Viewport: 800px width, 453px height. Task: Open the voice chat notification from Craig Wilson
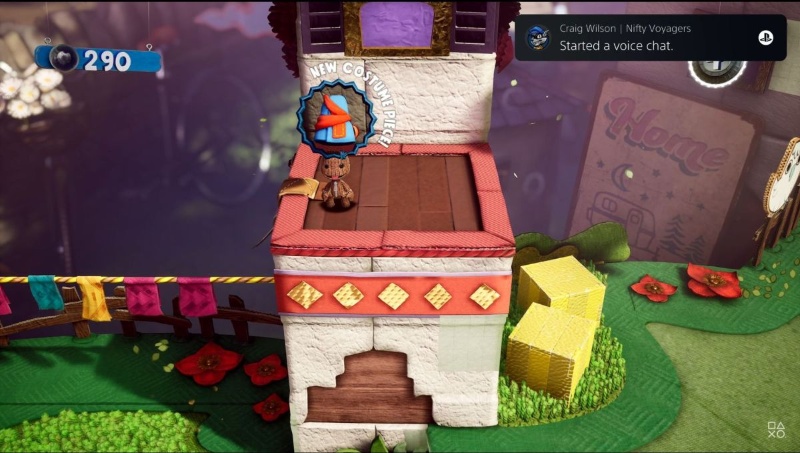[640, 38]
